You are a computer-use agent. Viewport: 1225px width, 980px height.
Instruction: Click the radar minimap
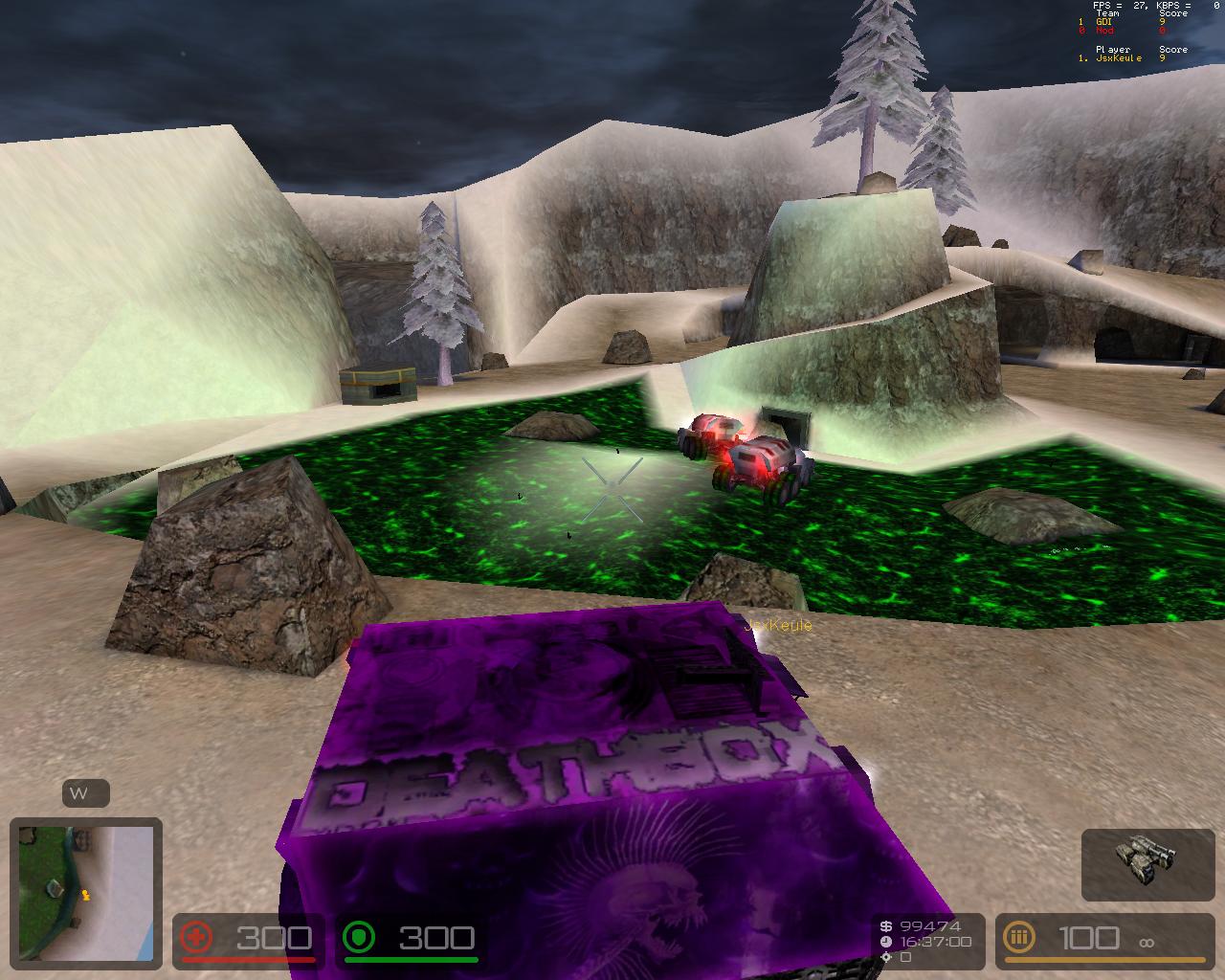coord(85,892)
